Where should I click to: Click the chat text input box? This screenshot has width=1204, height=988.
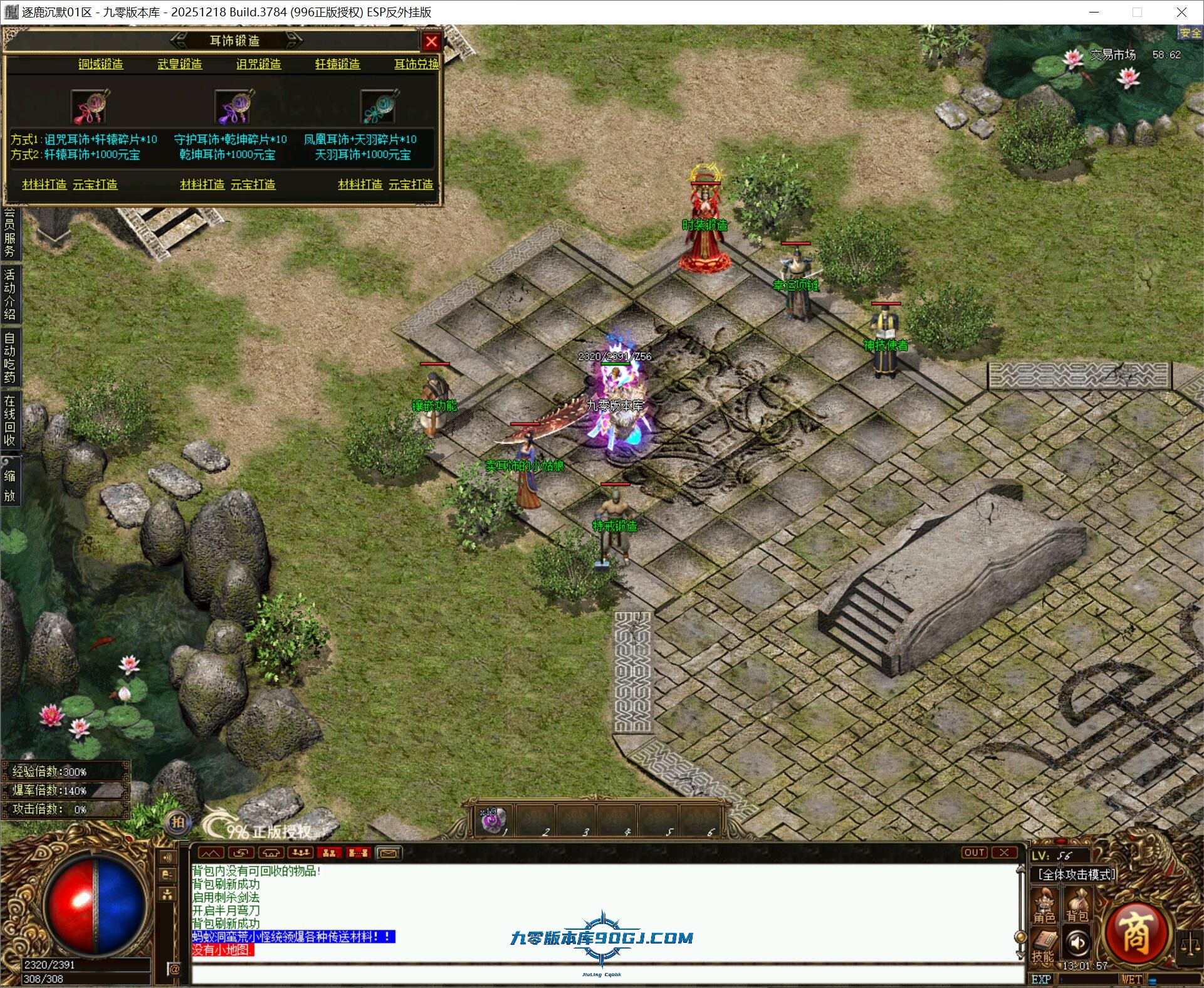coord(602,975)
